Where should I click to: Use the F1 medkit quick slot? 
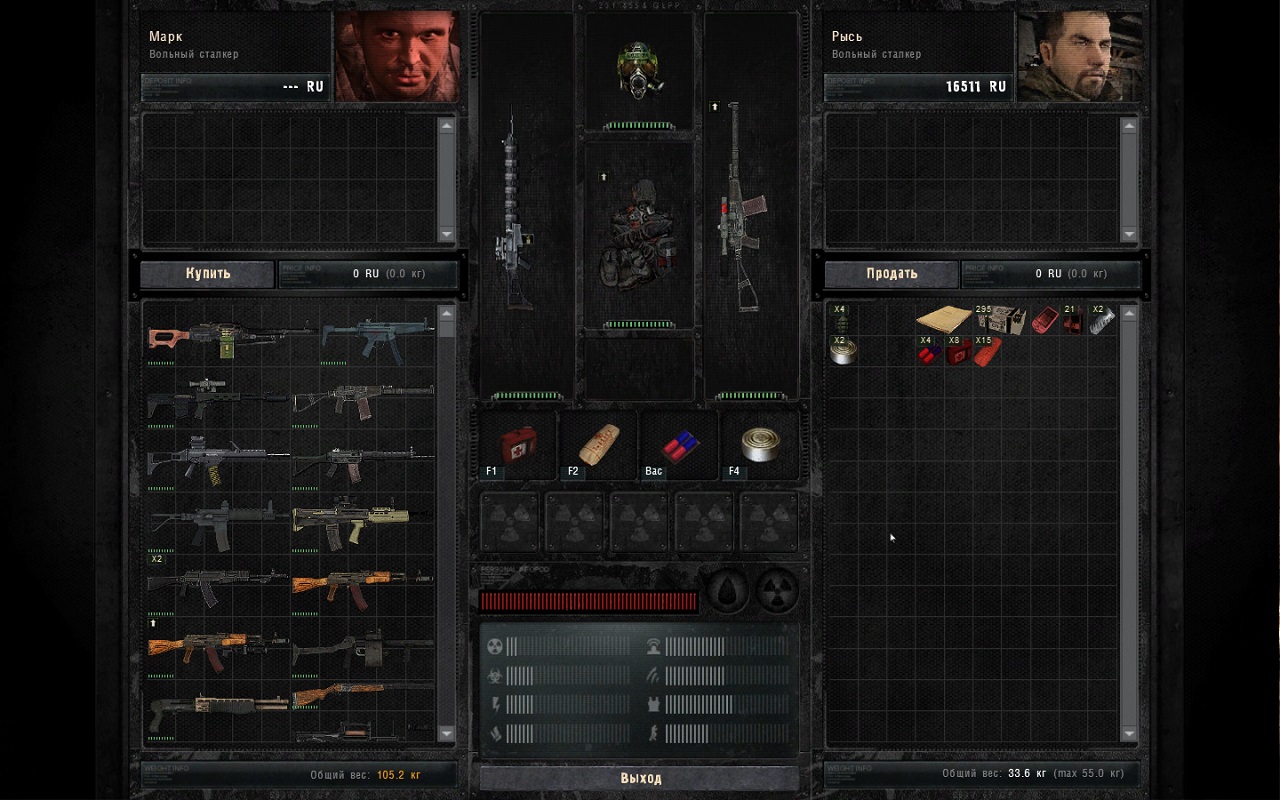point(517,445)
